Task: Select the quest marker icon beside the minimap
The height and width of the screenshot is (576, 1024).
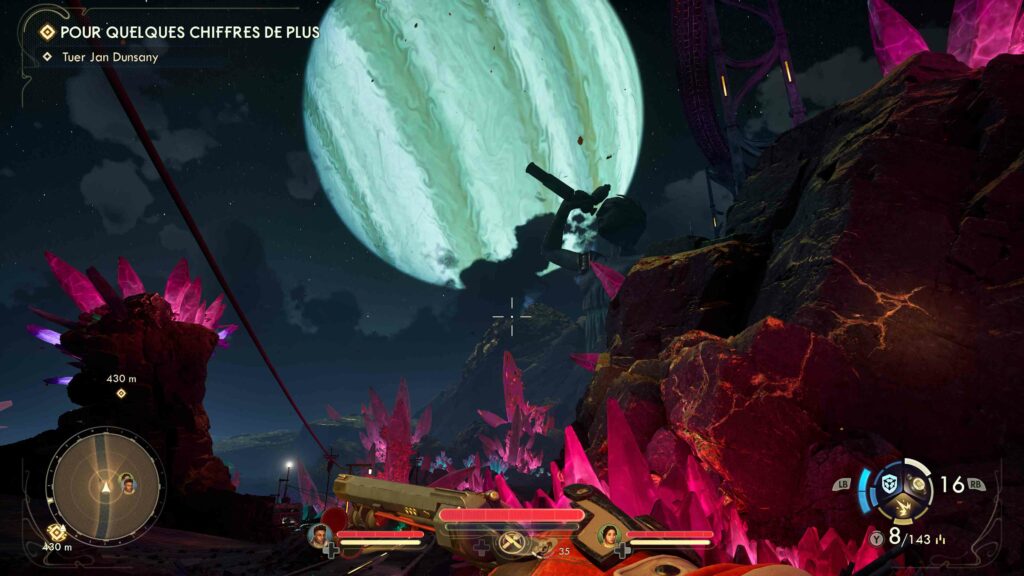Action: click(x=57, y=533)
